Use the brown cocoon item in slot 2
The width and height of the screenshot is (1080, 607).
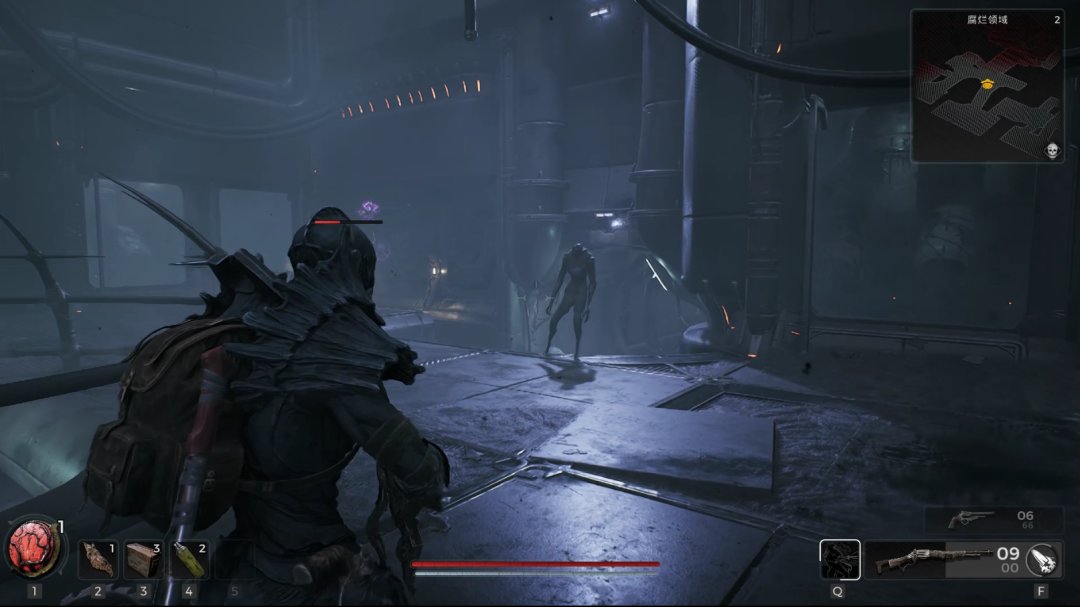(x=98, y=559)
